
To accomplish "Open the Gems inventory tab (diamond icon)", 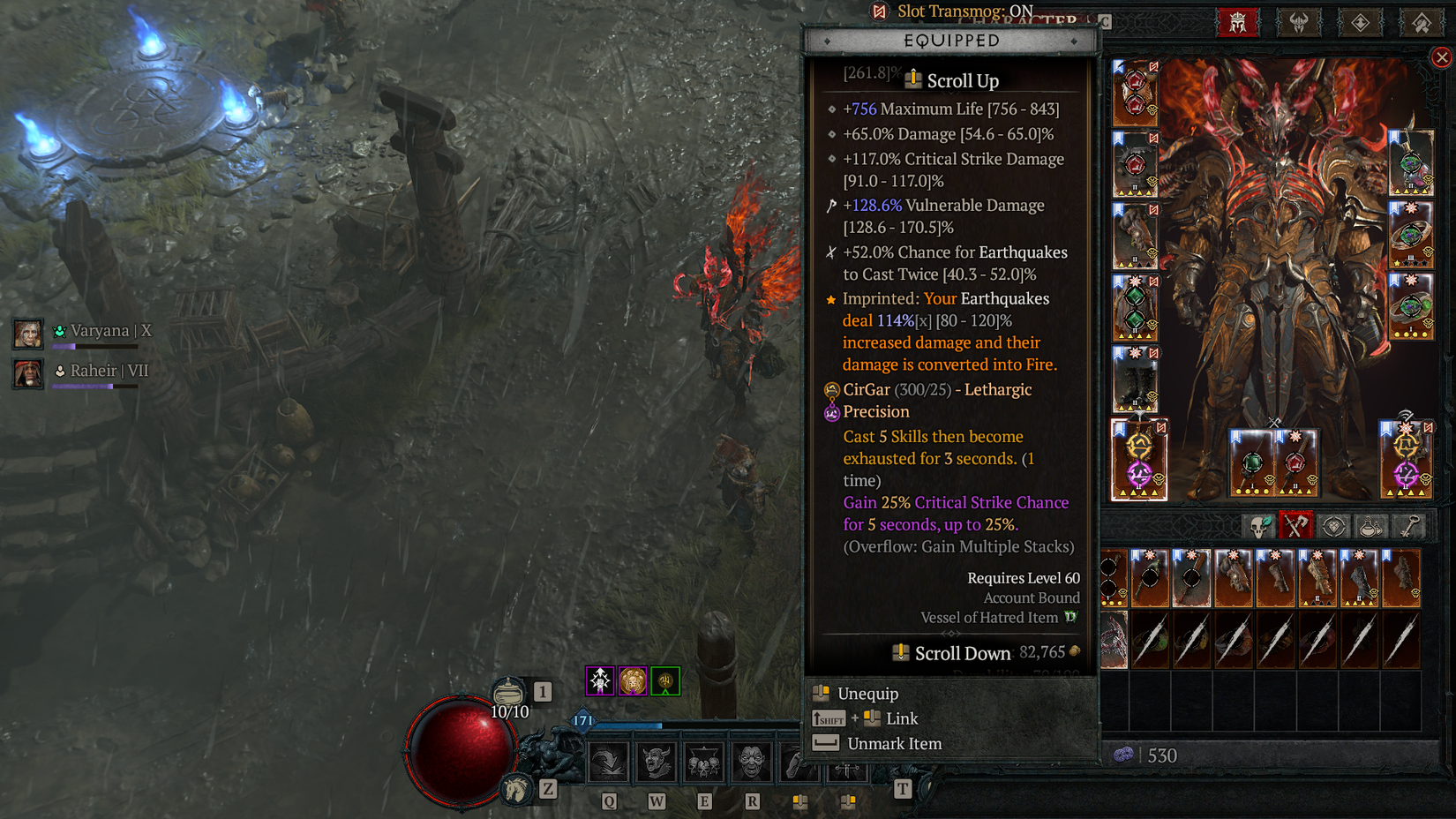I will pyautogui.click(x=1333, y=525).
